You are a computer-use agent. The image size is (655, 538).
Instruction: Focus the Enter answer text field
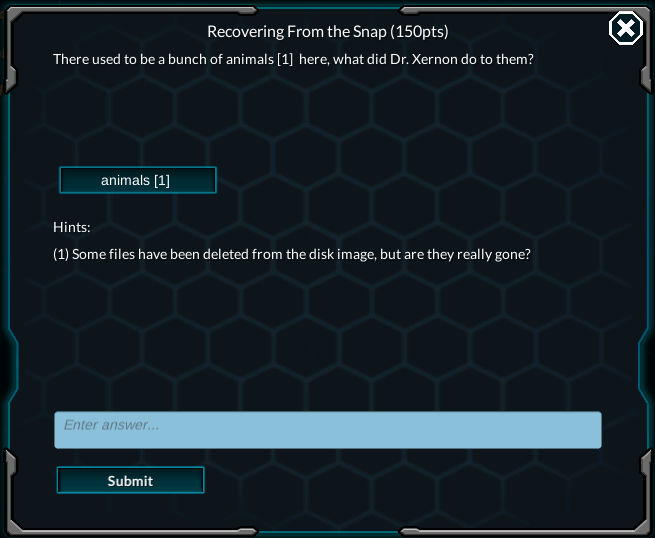pos(328,429)
